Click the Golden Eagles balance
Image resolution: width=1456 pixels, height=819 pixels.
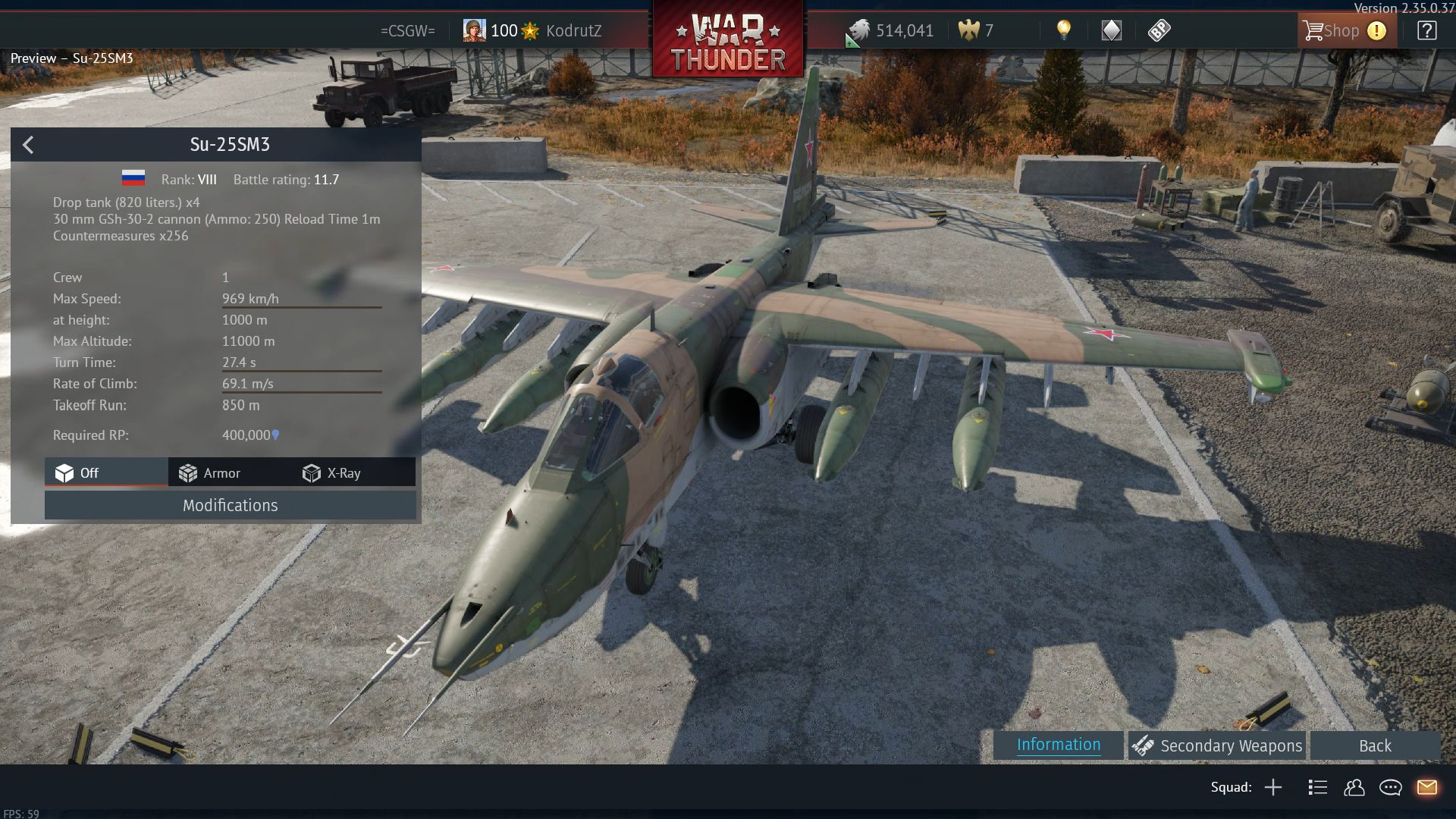977,31
